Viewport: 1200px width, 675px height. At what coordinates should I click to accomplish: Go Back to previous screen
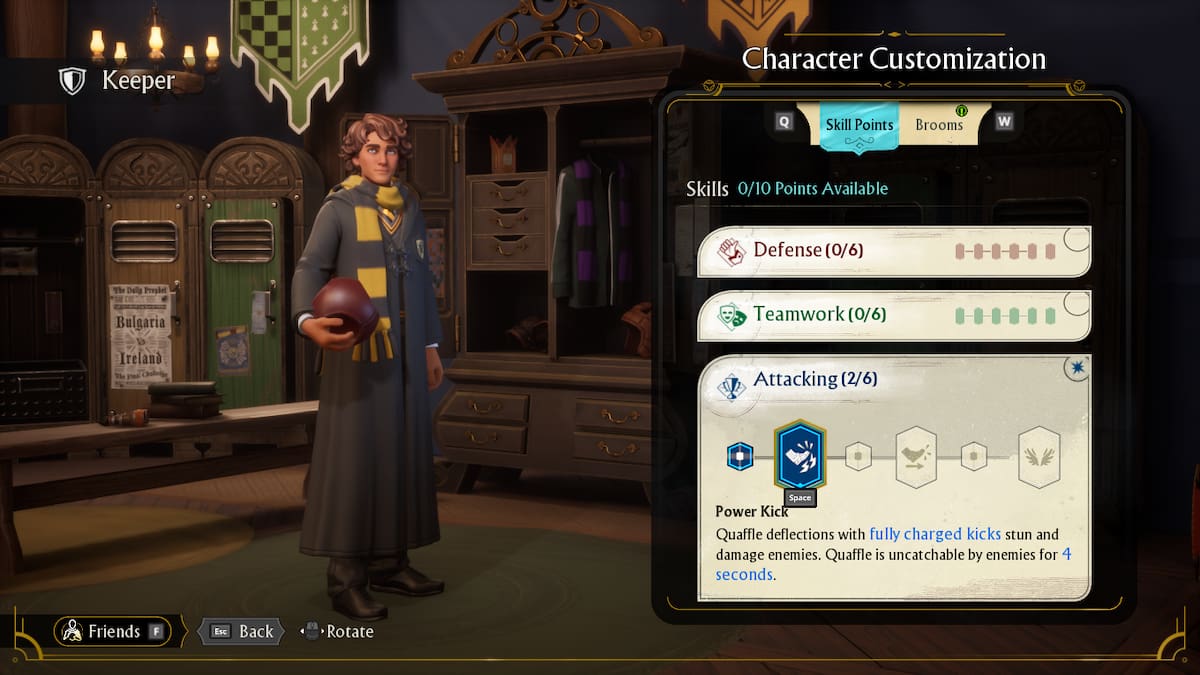pyautogui.click(x=242, y=631)
